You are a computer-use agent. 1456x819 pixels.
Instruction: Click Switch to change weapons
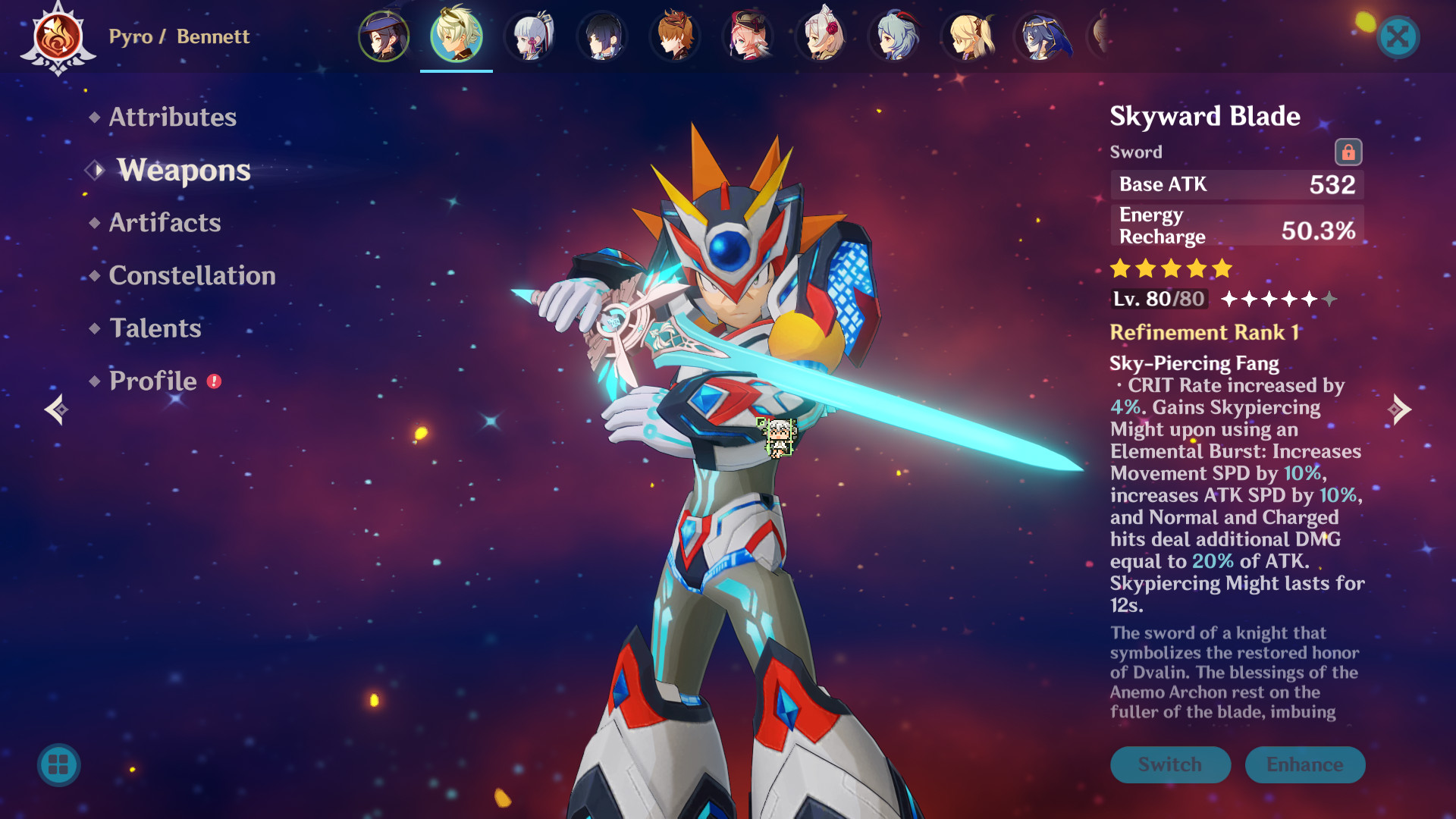[x=1170, y=764]
